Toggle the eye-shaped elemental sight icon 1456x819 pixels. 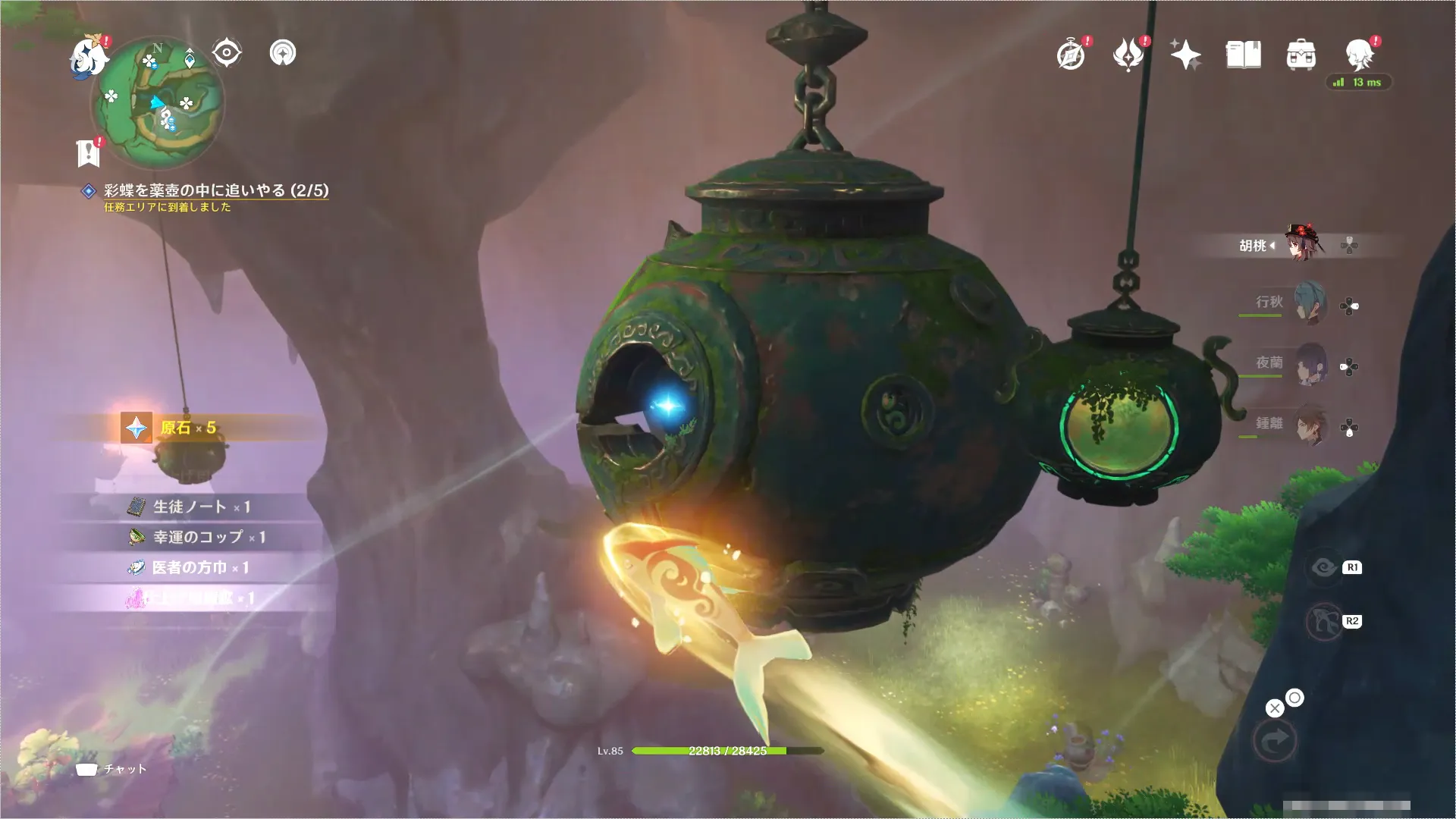tap(227, 53)
